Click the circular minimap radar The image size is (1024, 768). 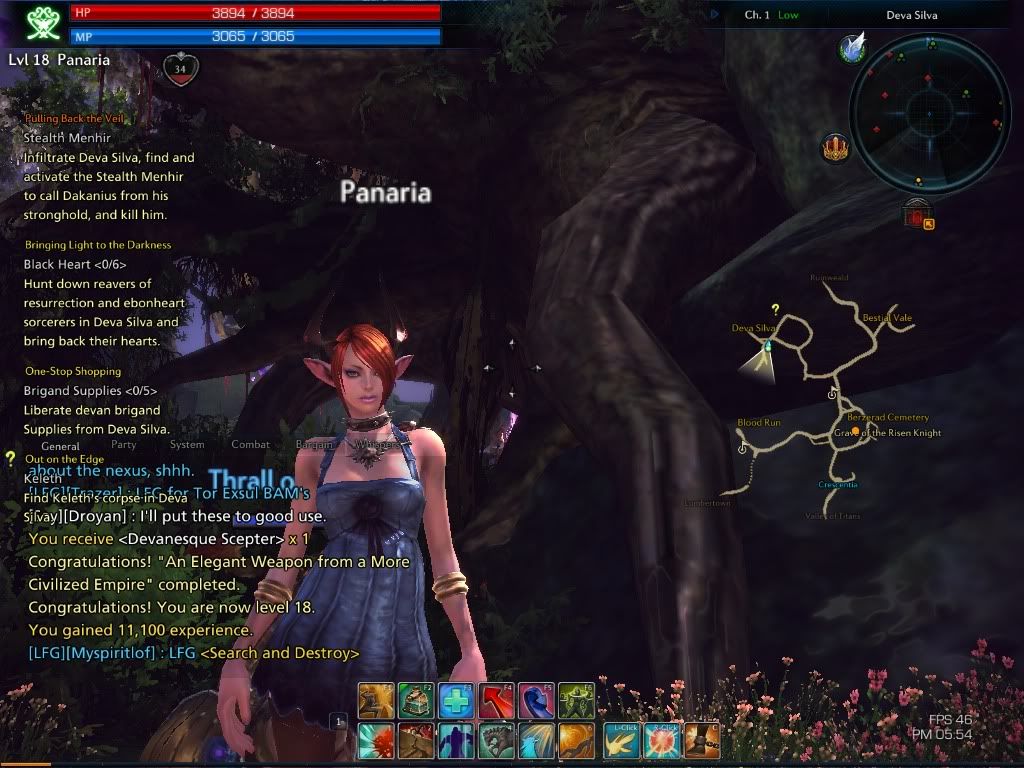[x=929, y=114]
